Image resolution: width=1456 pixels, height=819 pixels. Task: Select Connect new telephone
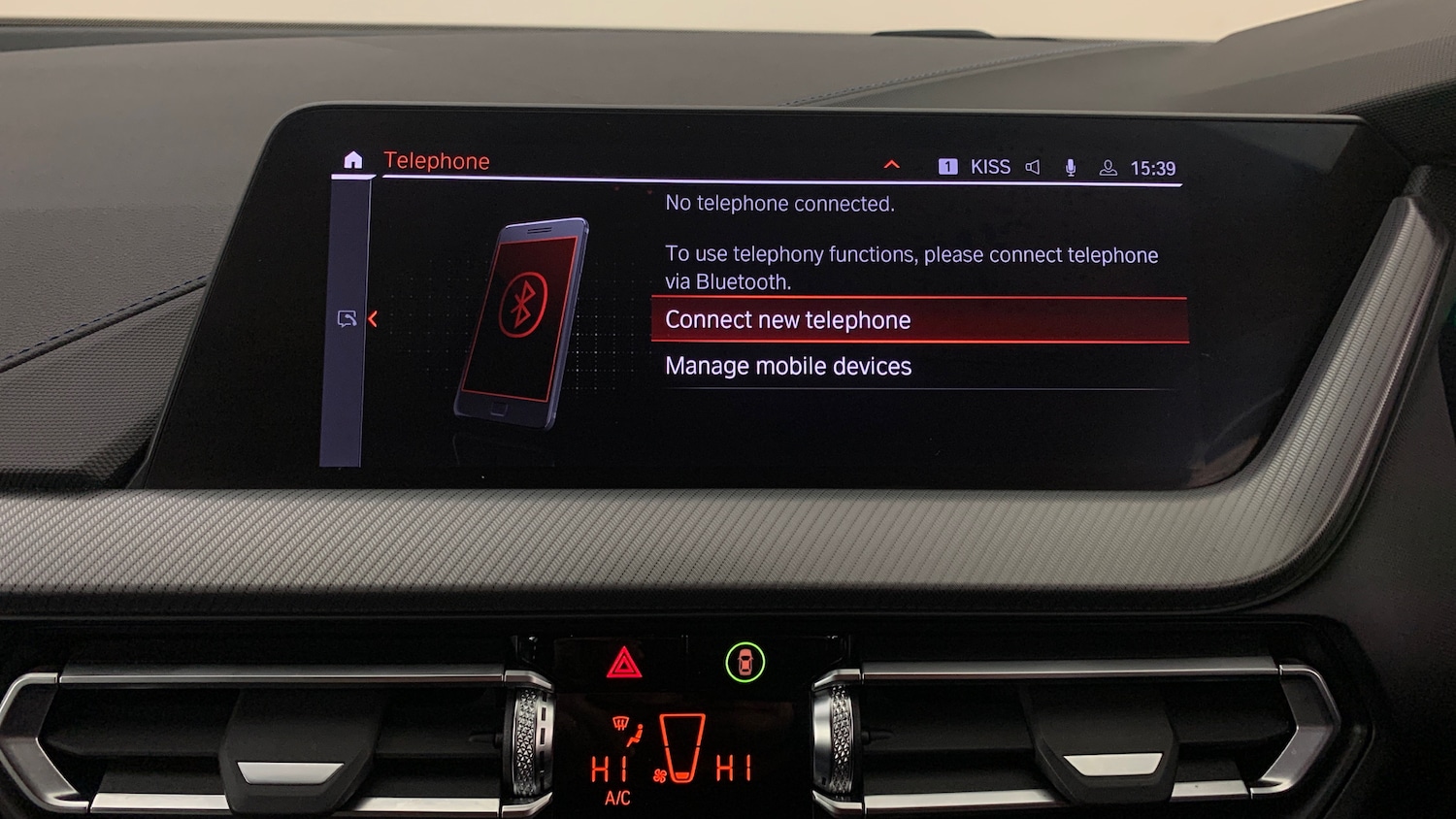(787, 320)
